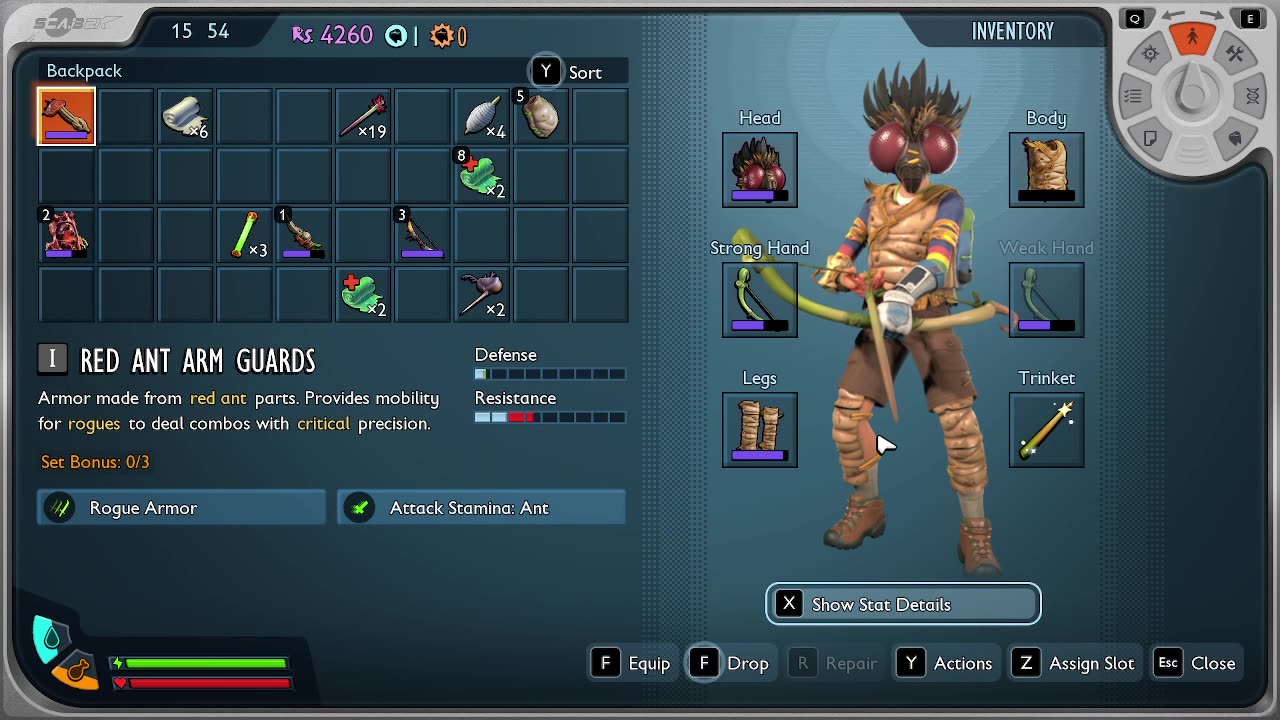Open the Actions menu
Screen dimensions: 1280x720
click(946, 663)
